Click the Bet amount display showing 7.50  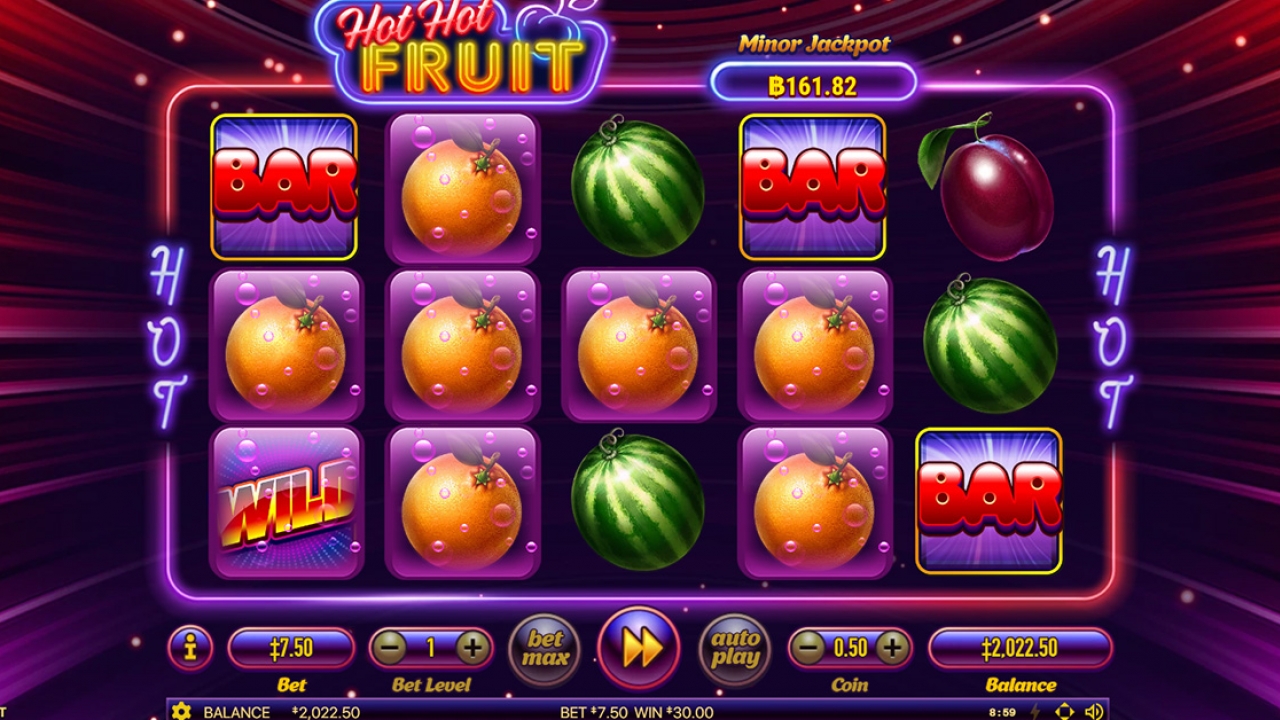tap(289, 648)
